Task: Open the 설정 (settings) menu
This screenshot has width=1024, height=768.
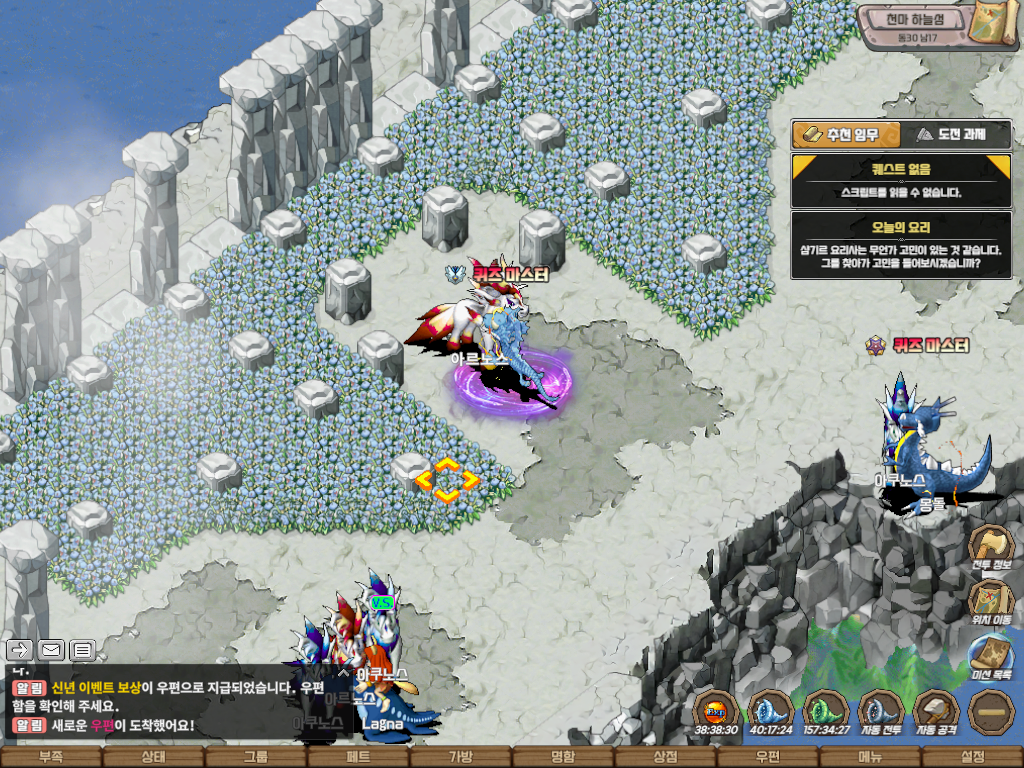Action: click(972, 757)
